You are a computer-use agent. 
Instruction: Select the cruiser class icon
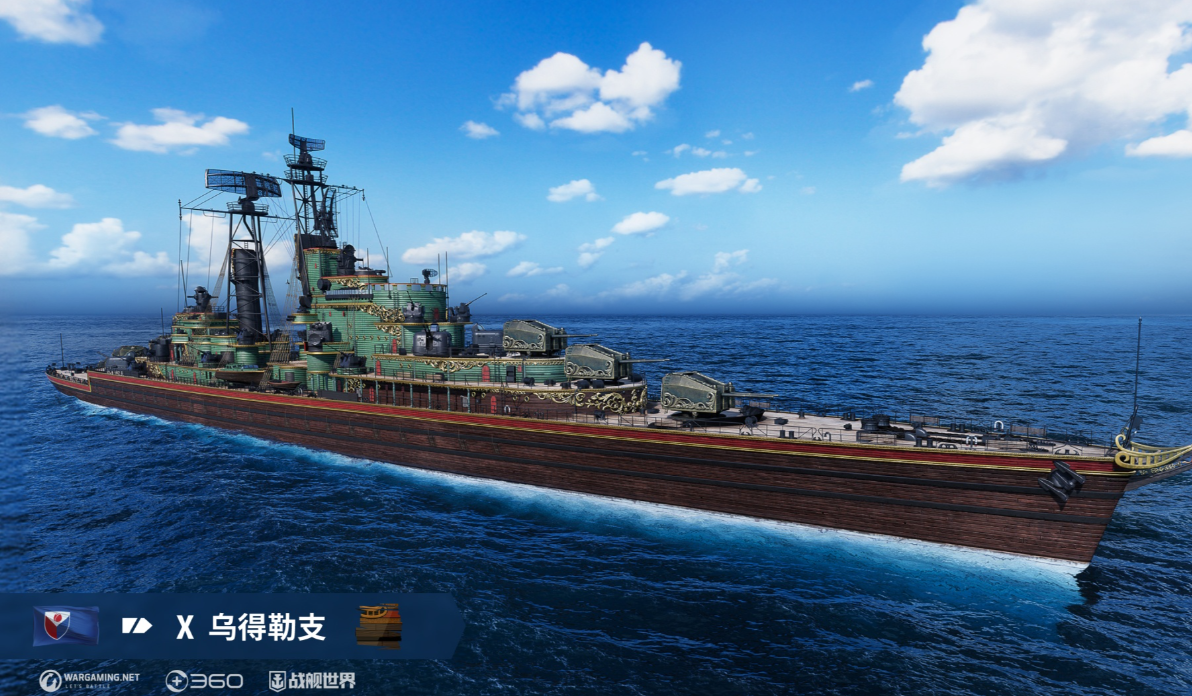click(137, 626)
